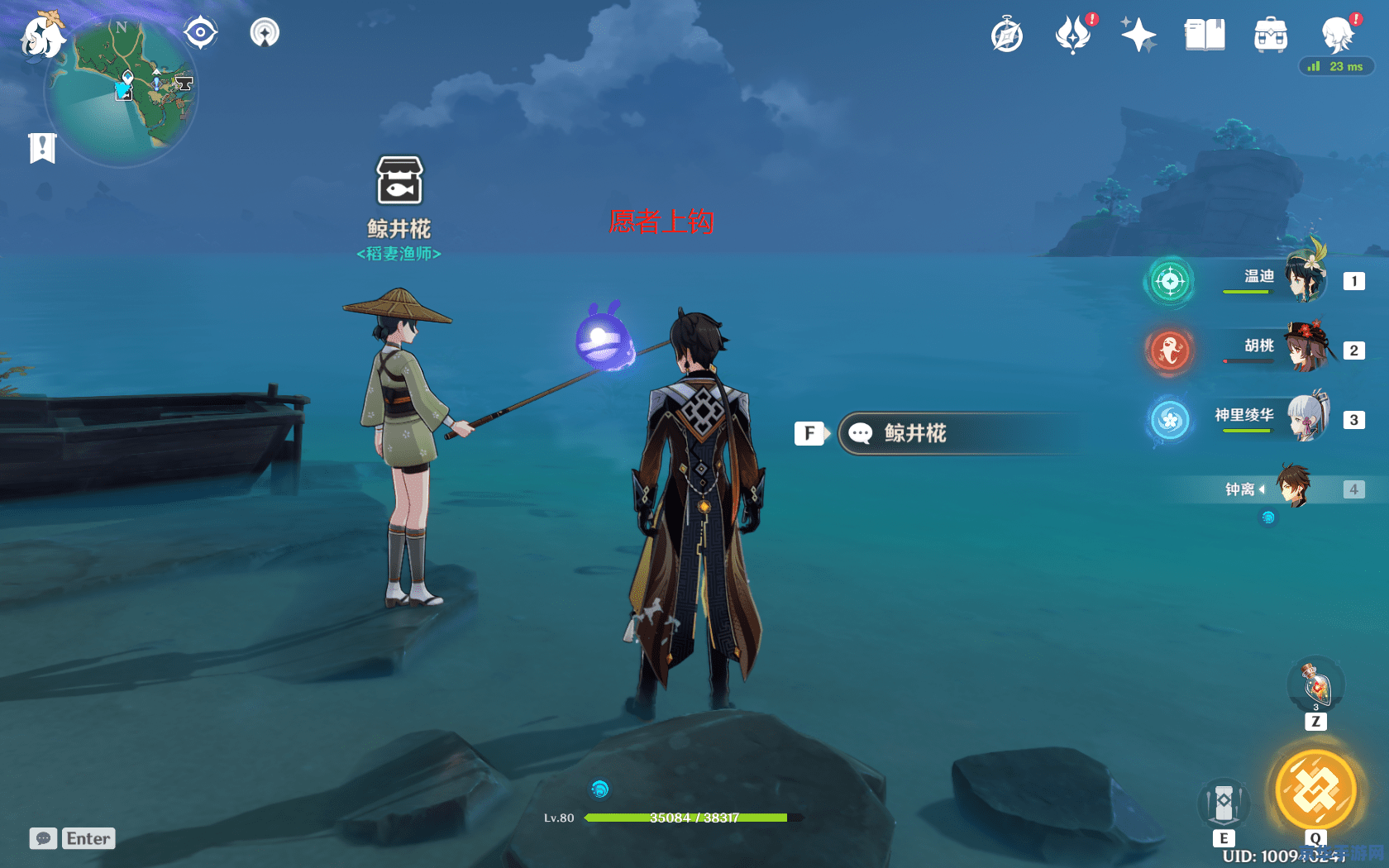Toggle 胡桃's elemental burst indicator

[x=1170, y=351]
